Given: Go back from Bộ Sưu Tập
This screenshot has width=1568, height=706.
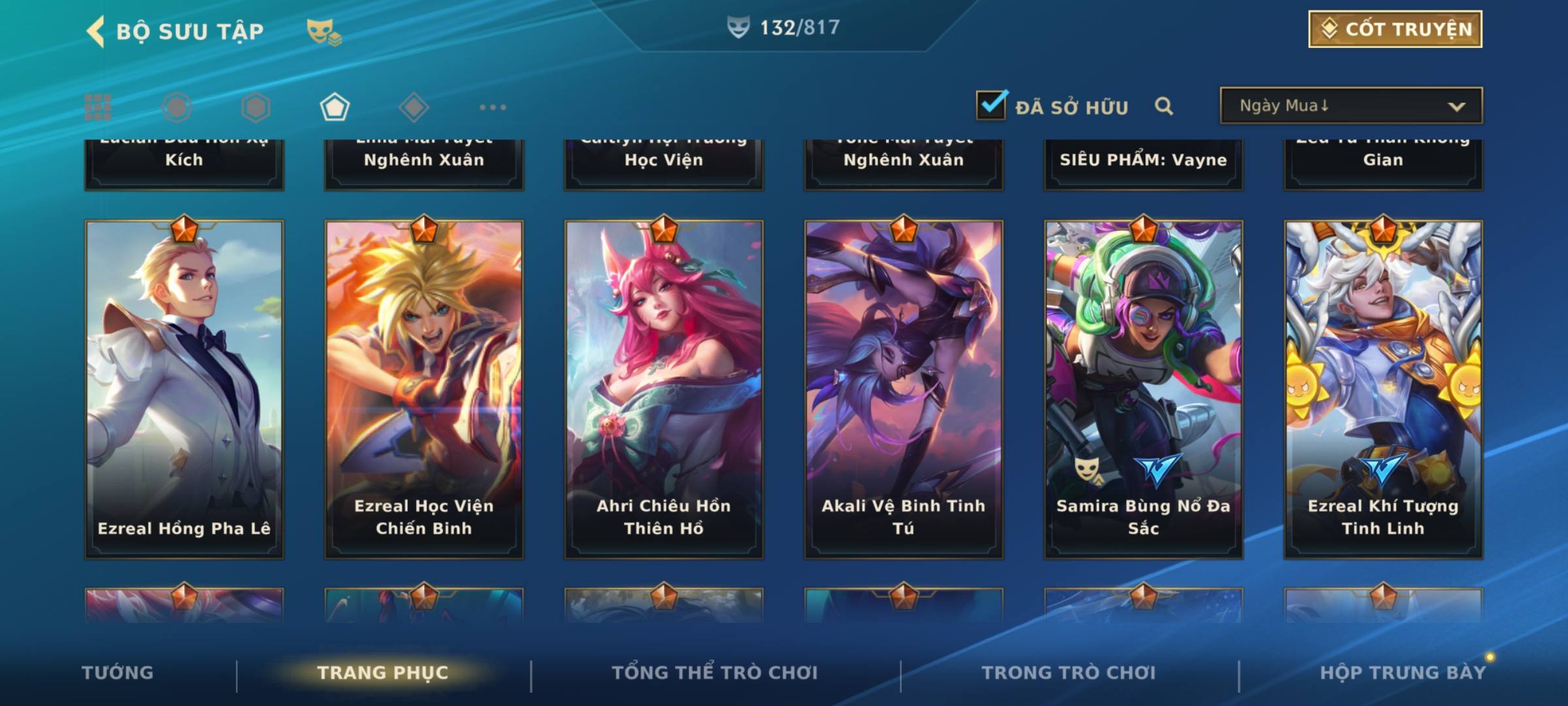Looking at the screenshot, I should [x=96, y=31].
